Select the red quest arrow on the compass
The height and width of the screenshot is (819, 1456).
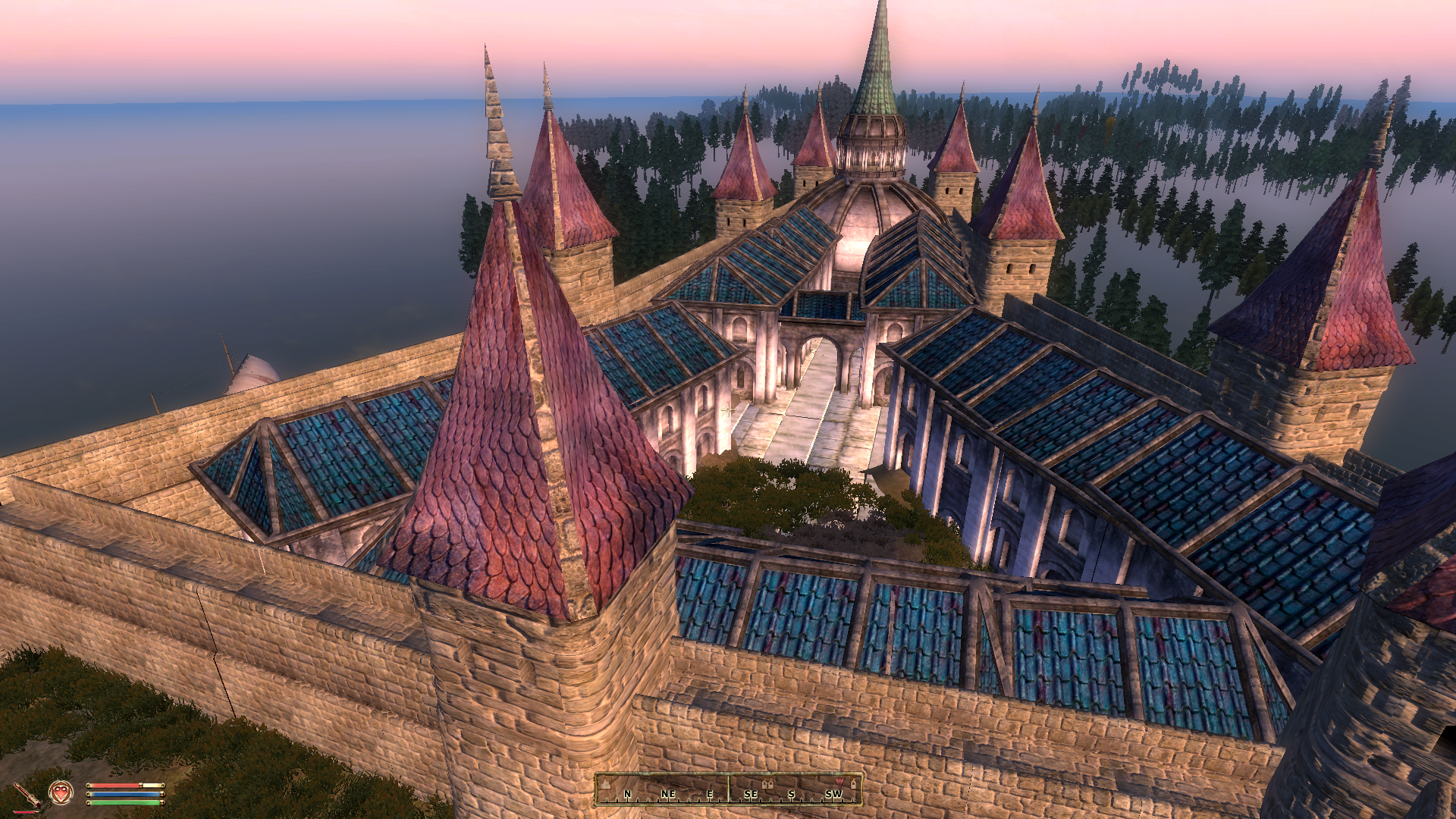[839, 782]
